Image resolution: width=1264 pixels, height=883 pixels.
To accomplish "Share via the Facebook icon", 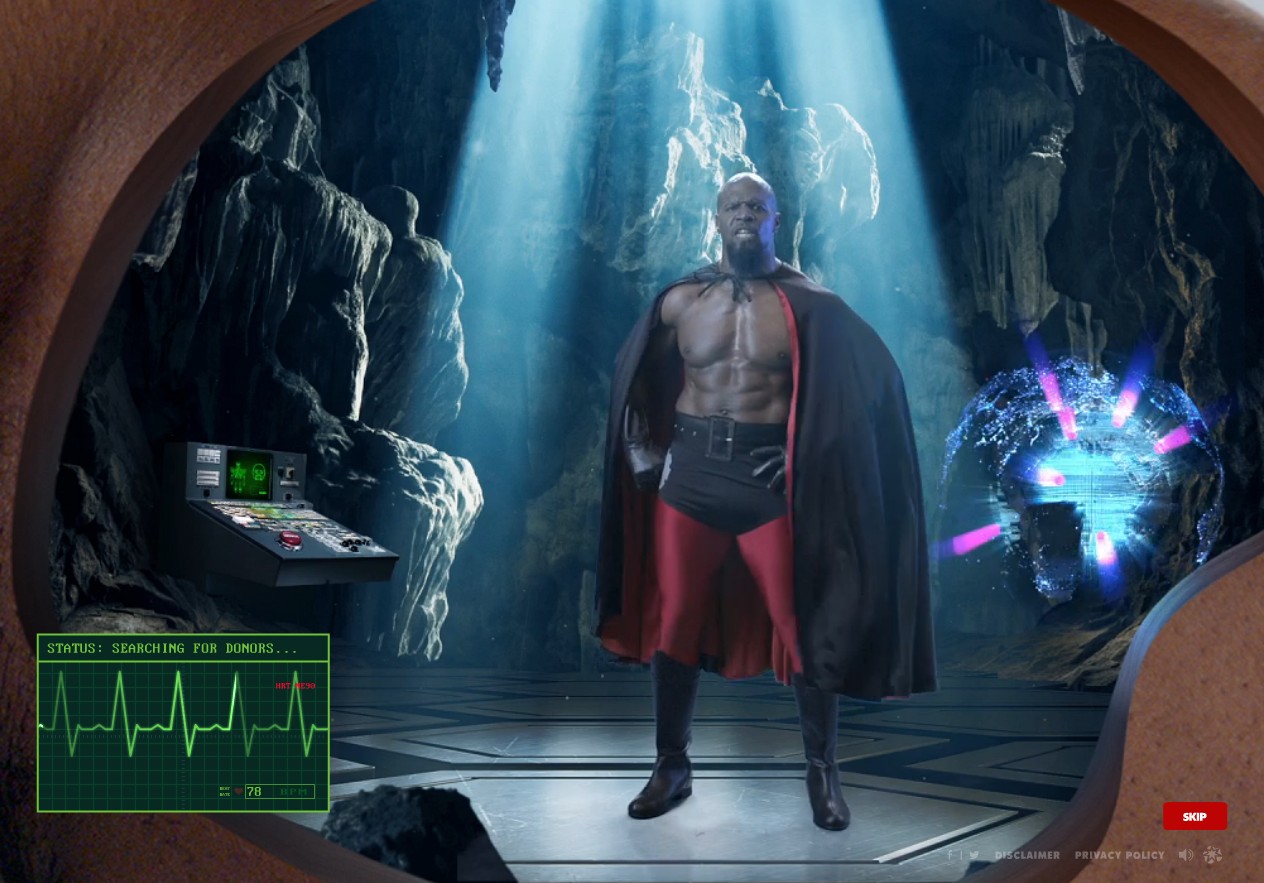I will 949,855.
